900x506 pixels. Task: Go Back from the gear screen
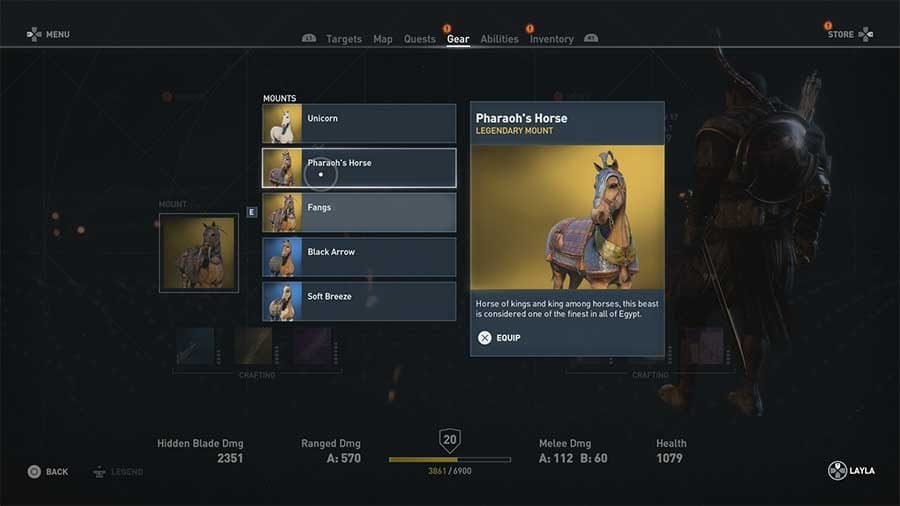pyautogui.click(x=48, y=471)
